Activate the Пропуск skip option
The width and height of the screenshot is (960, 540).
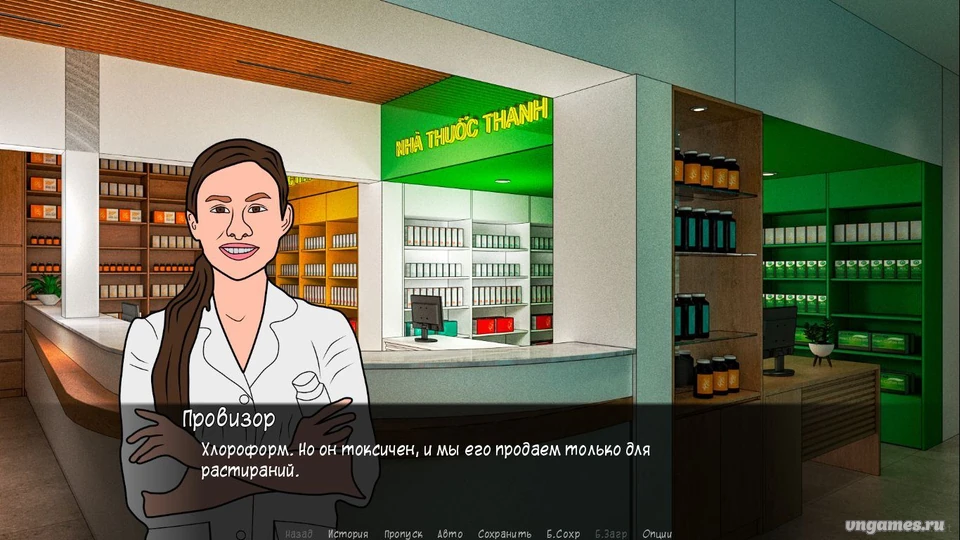[x=403, y=534]
